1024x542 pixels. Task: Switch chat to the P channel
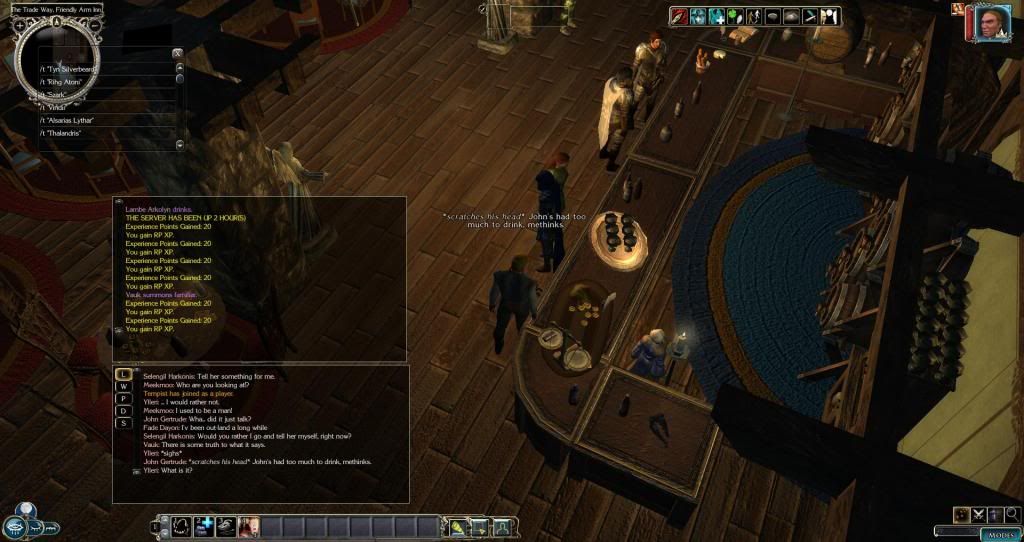coord(124,398)
